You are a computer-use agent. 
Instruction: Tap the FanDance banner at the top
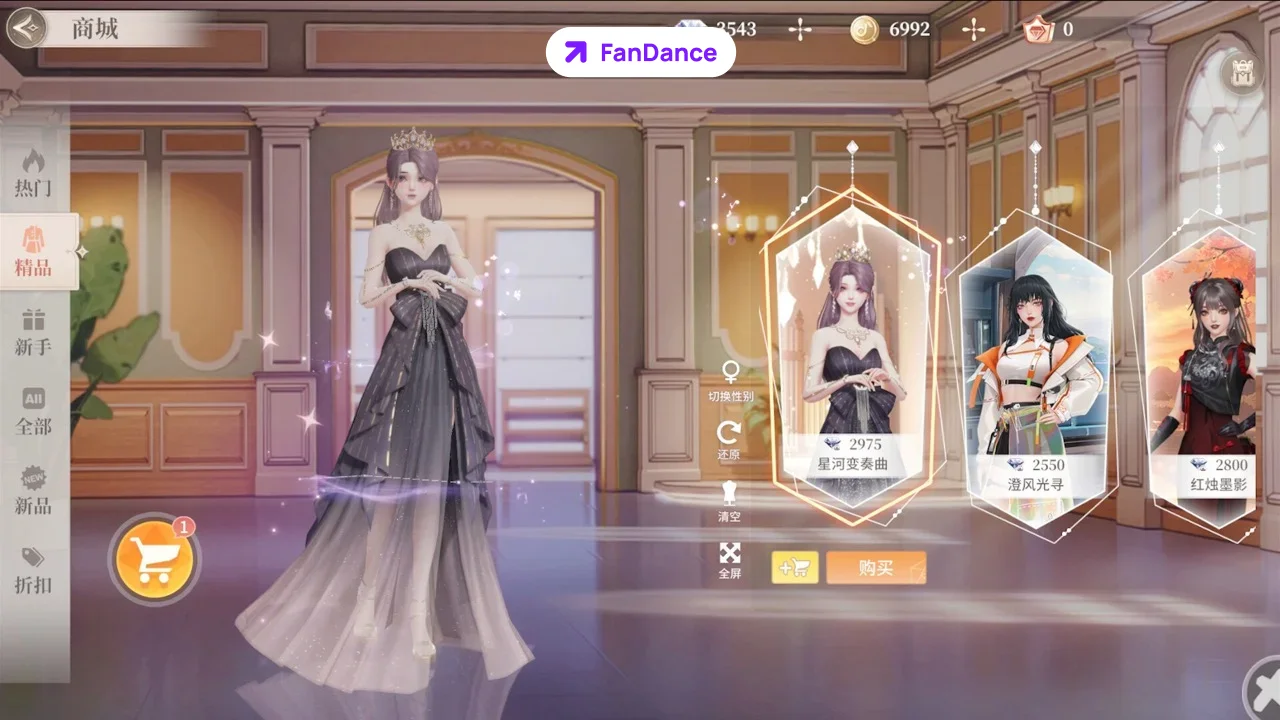pyautogui.click(x=640, y=52)
